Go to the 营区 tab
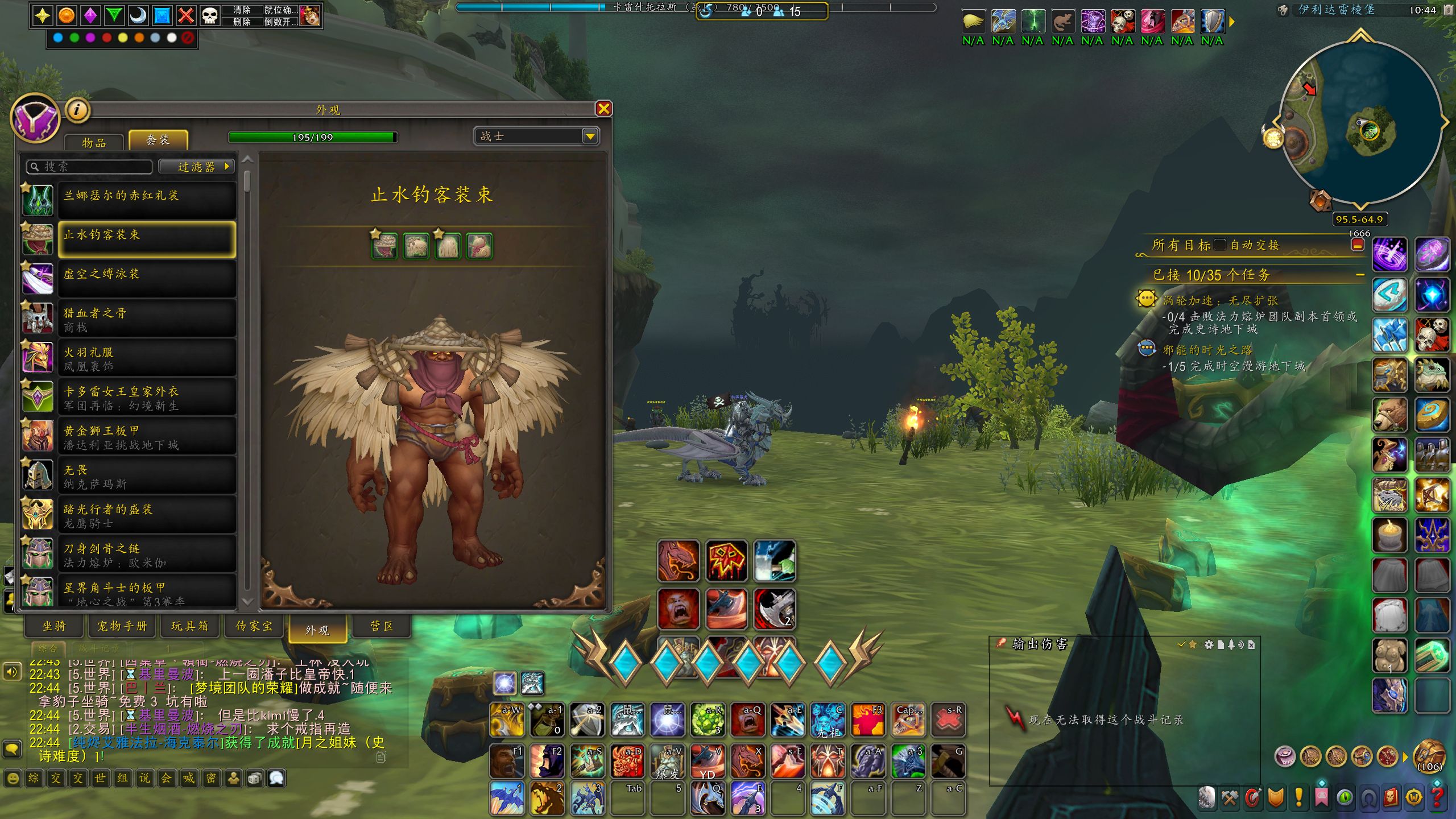The height and width of the screenshot is (819, 1456). click(382, 626)
